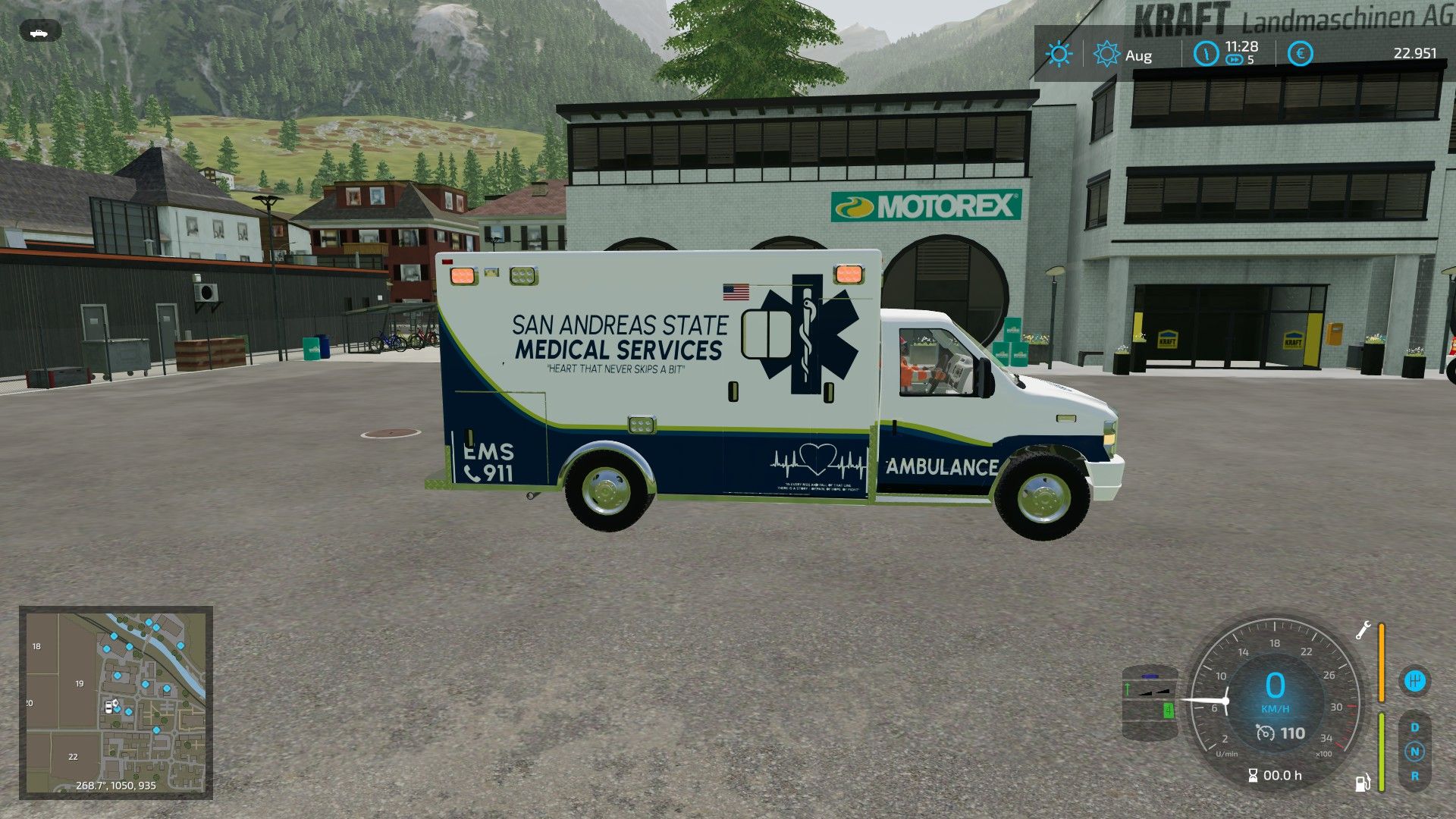Open the sunny weather forecast icon

[1058, 54]
